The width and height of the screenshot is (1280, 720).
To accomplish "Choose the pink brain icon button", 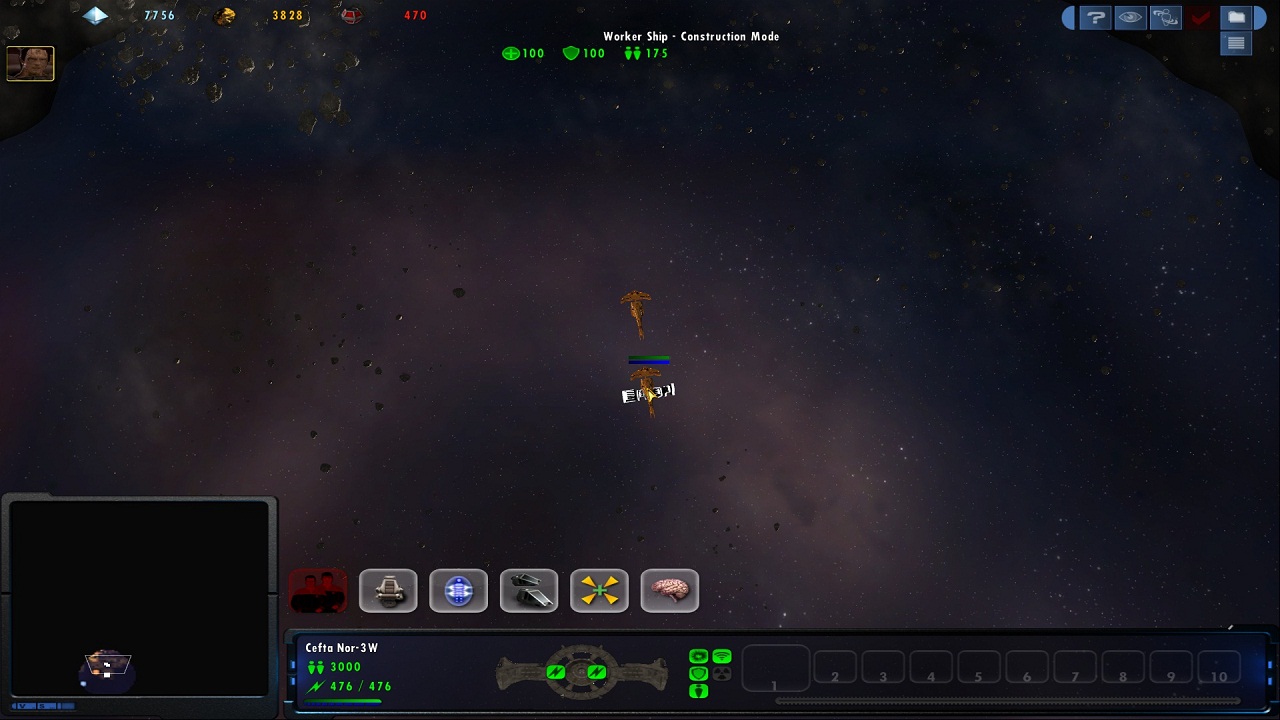I will [x=669, y=591].
